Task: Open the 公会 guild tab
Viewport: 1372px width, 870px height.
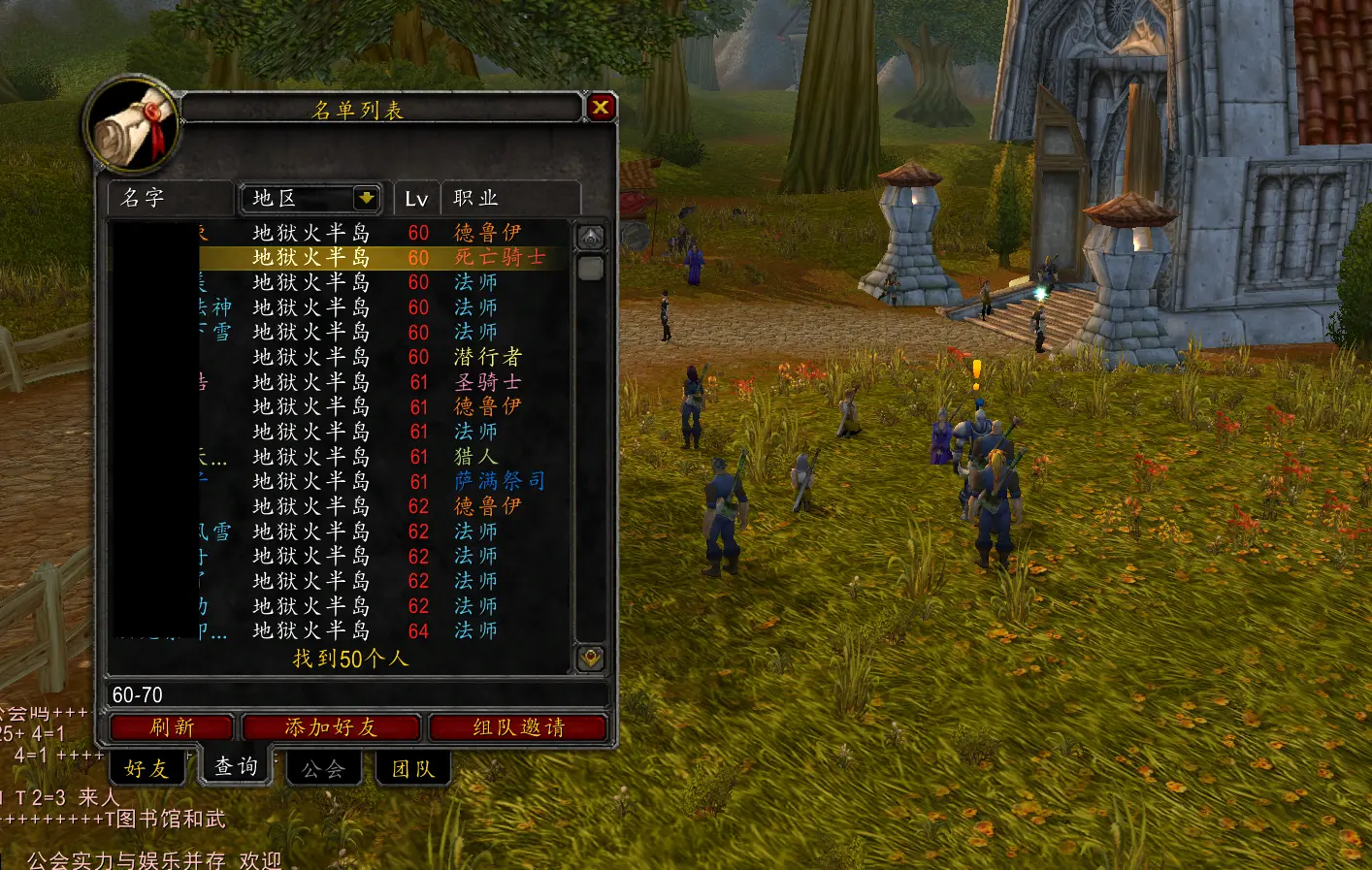Action: 323,769
